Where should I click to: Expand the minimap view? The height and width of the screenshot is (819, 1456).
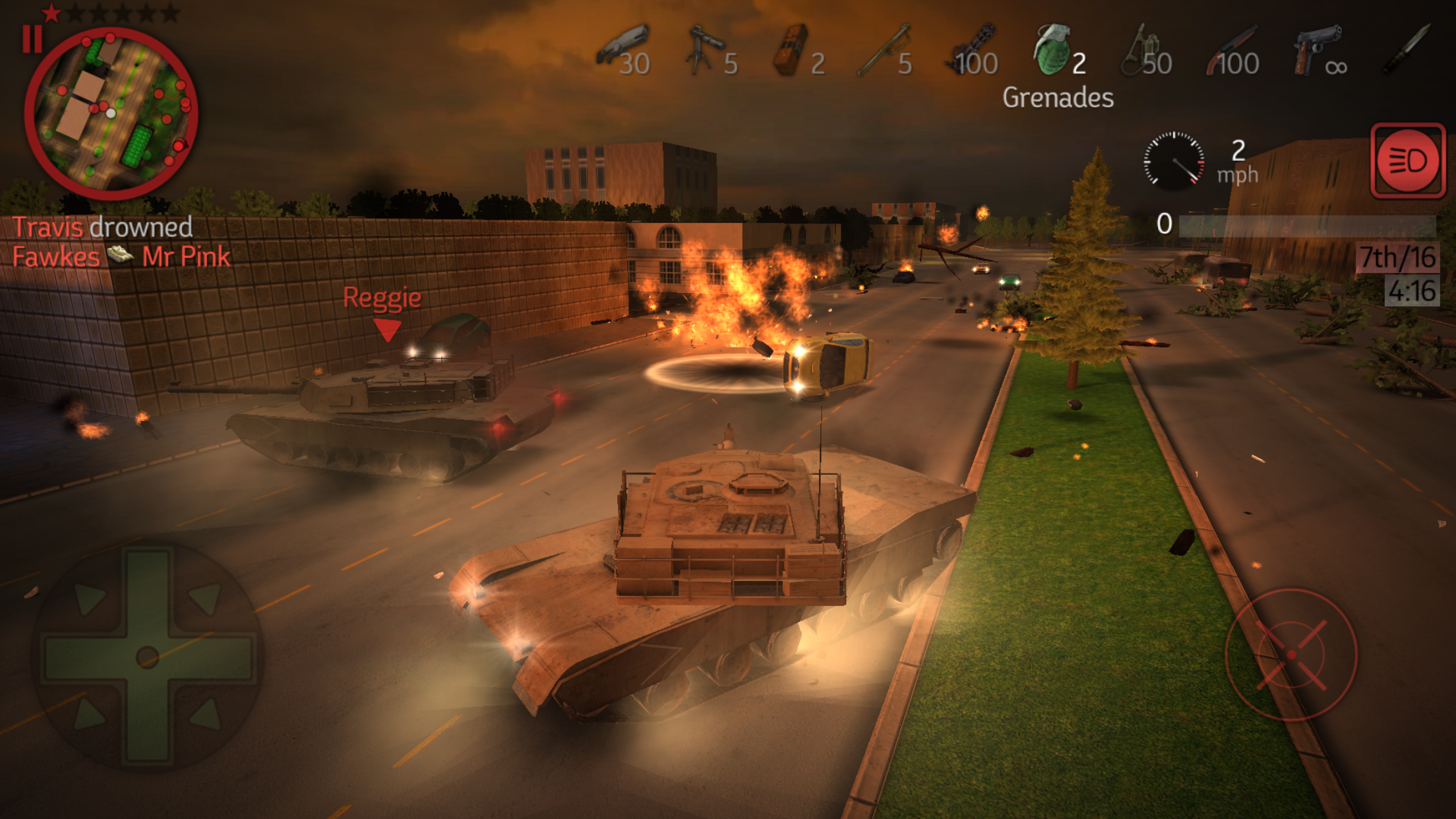(111, 111)
